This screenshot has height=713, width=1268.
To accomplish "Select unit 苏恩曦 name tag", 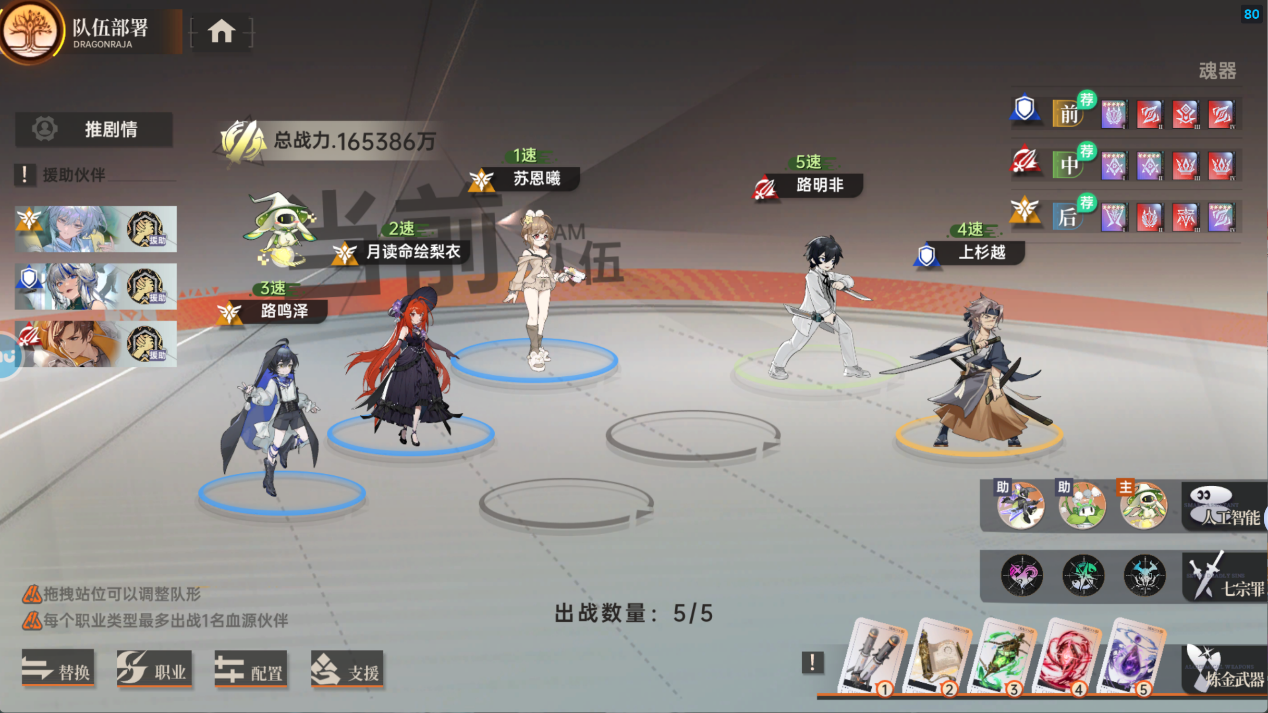I will pyautogui.click(x=536, y=179).
